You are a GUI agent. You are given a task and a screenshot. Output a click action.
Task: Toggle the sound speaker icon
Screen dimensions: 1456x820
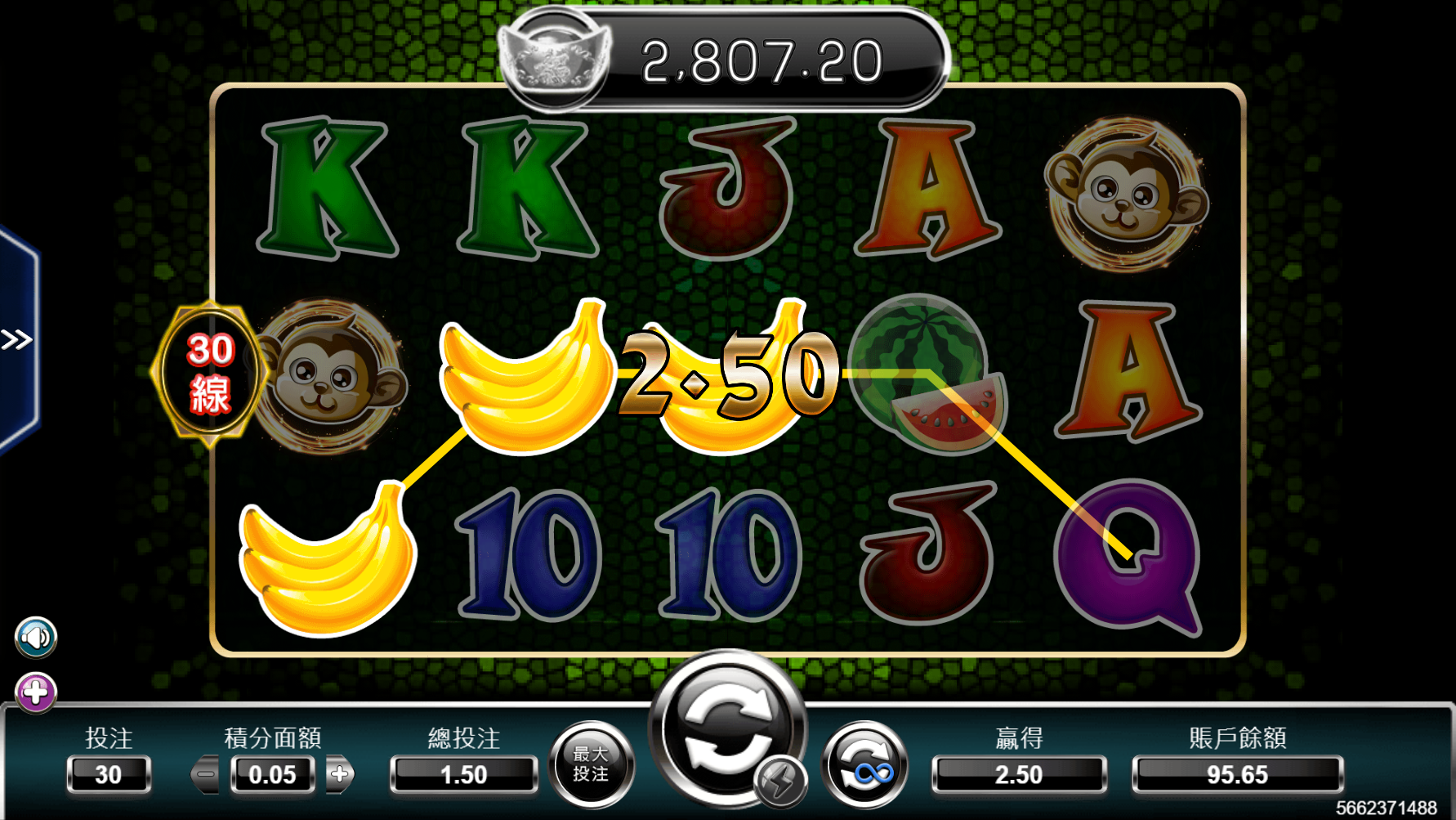coord(36,638)
